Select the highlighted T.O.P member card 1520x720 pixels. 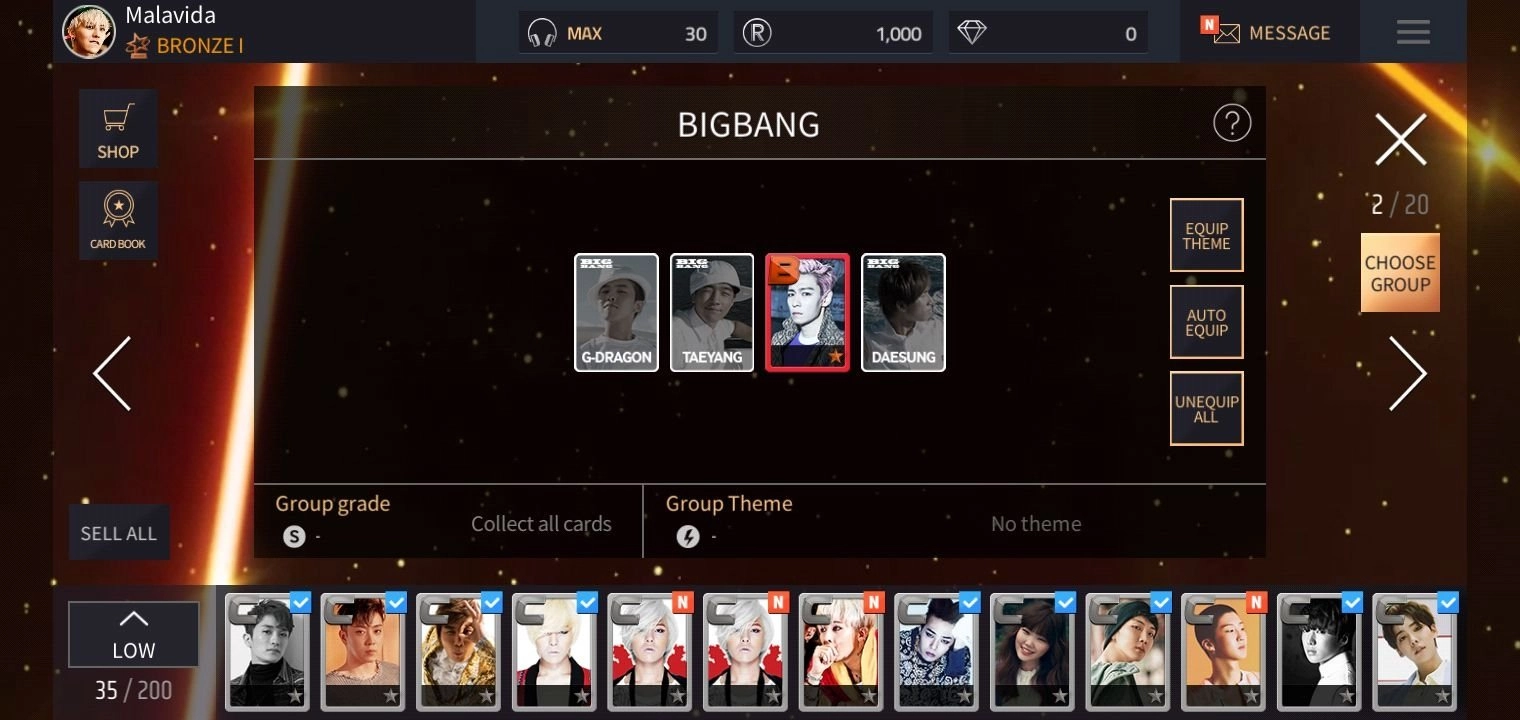(807, 312)
